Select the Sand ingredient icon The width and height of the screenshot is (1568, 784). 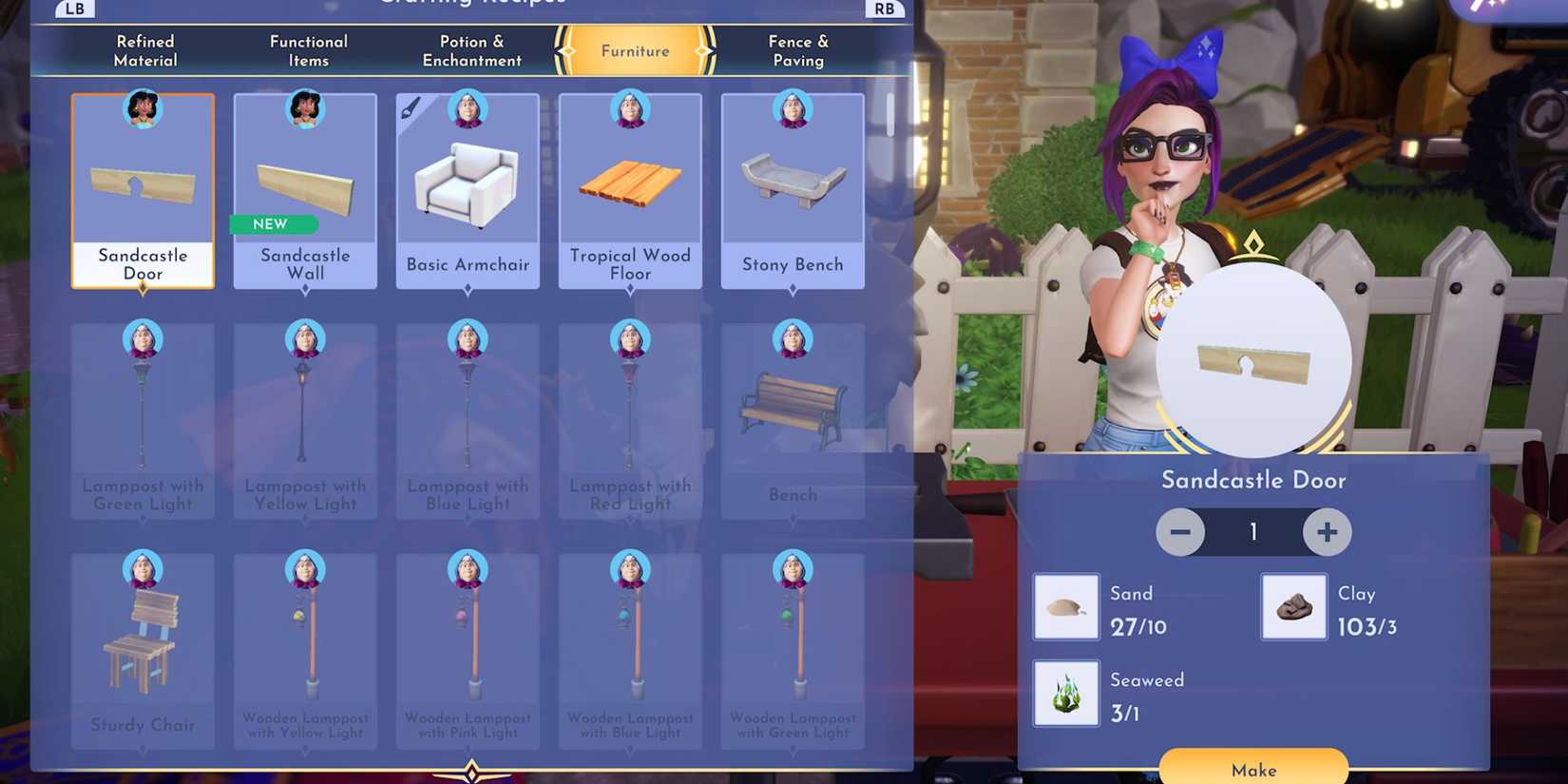(1065, 606)
